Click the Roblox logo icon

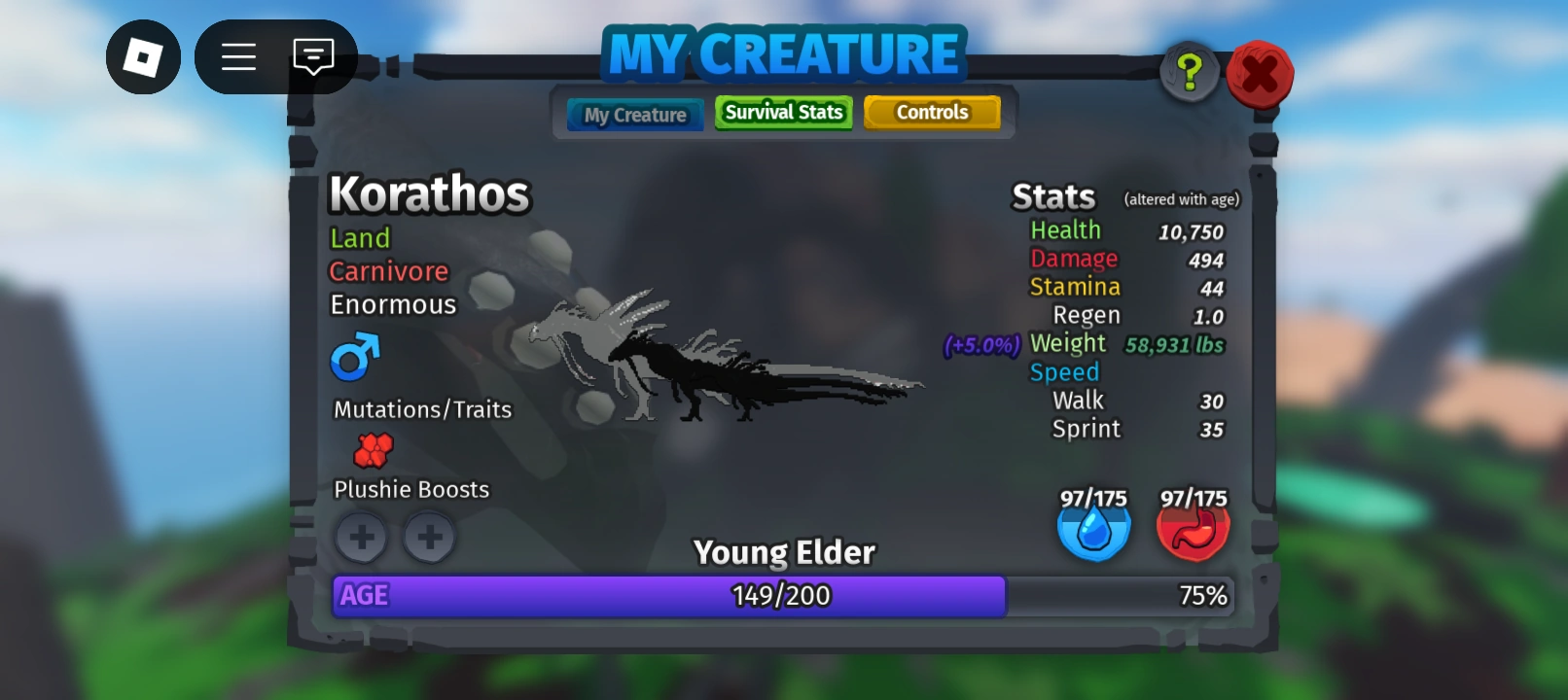coord(143,57)
